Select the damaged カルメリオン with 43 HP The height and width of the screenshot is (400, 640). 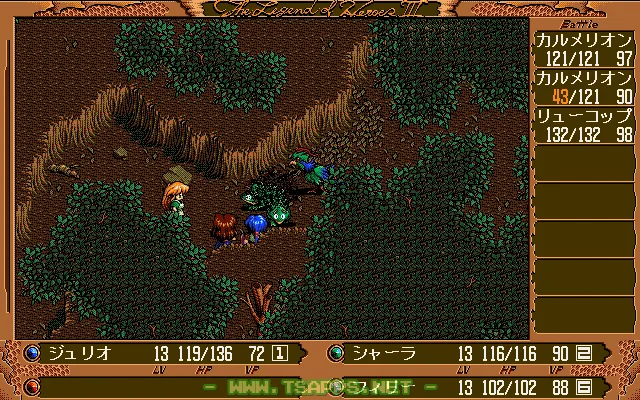tap(583, 88)
